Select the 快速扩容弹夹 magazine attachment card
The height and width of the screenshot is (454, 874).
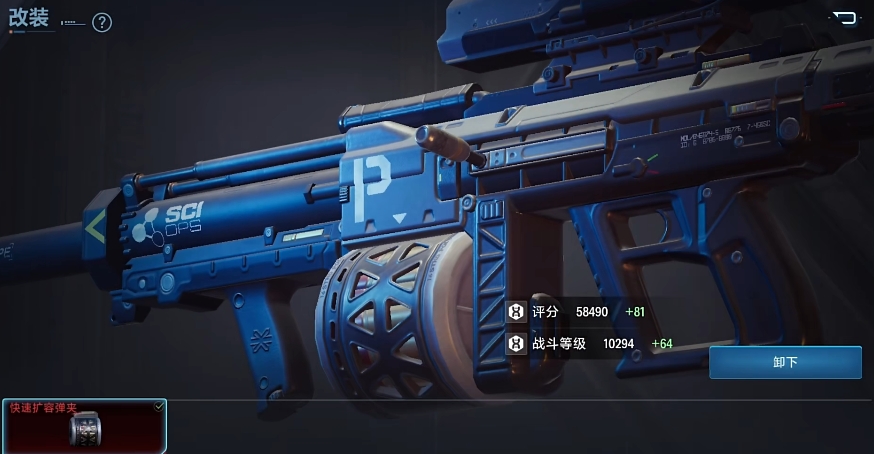tap(84, 427)
